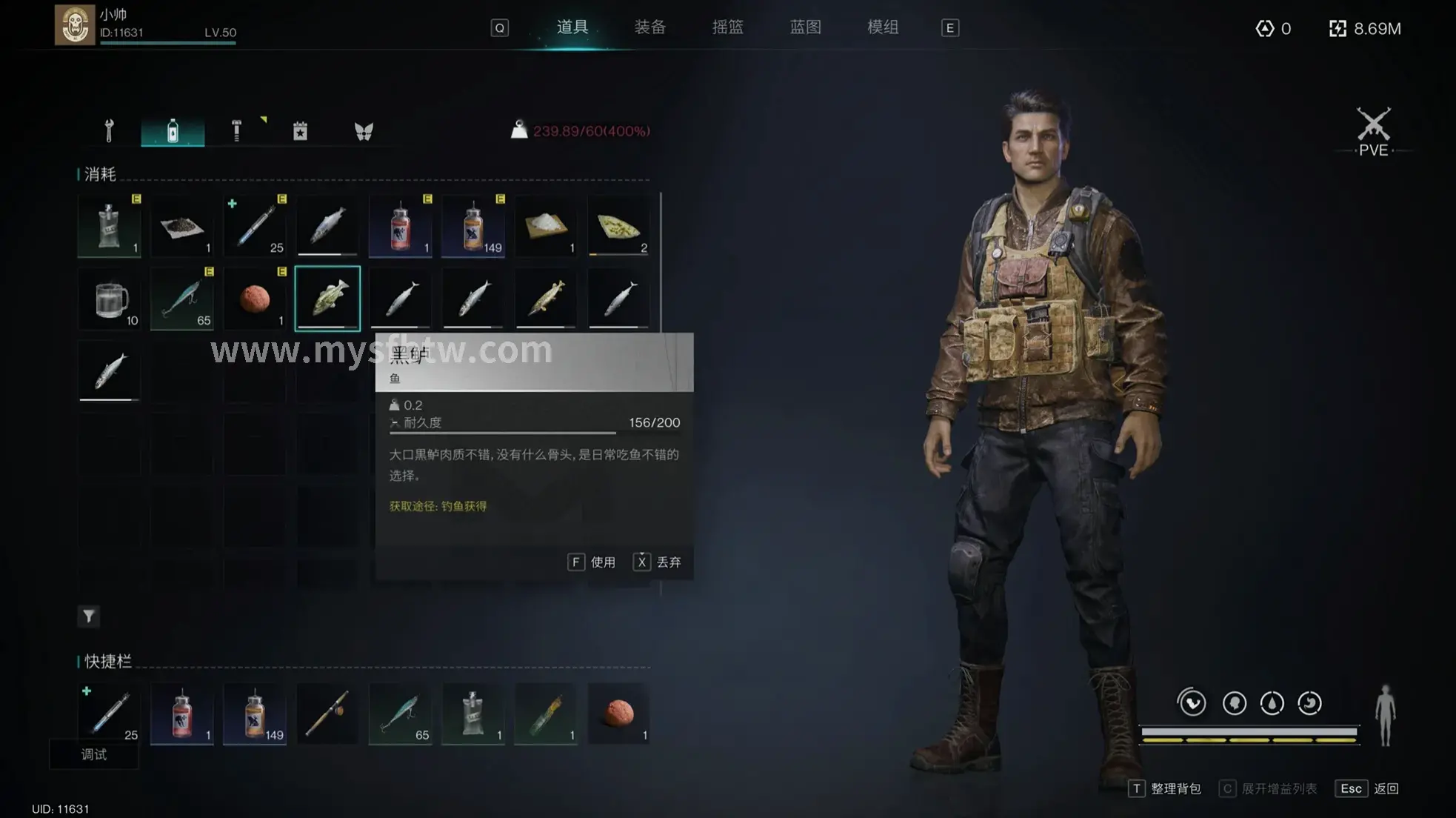Toggle the PVE mode icon
This screenshot has height=818, width=1456.
click(x=1373, y=131)
